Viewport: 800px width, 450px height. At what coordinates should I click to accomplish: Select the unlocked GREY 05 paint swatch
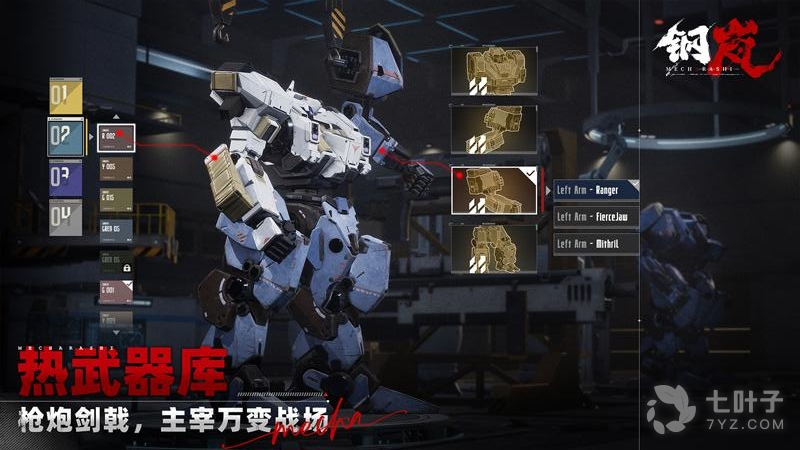click(115, 229)
